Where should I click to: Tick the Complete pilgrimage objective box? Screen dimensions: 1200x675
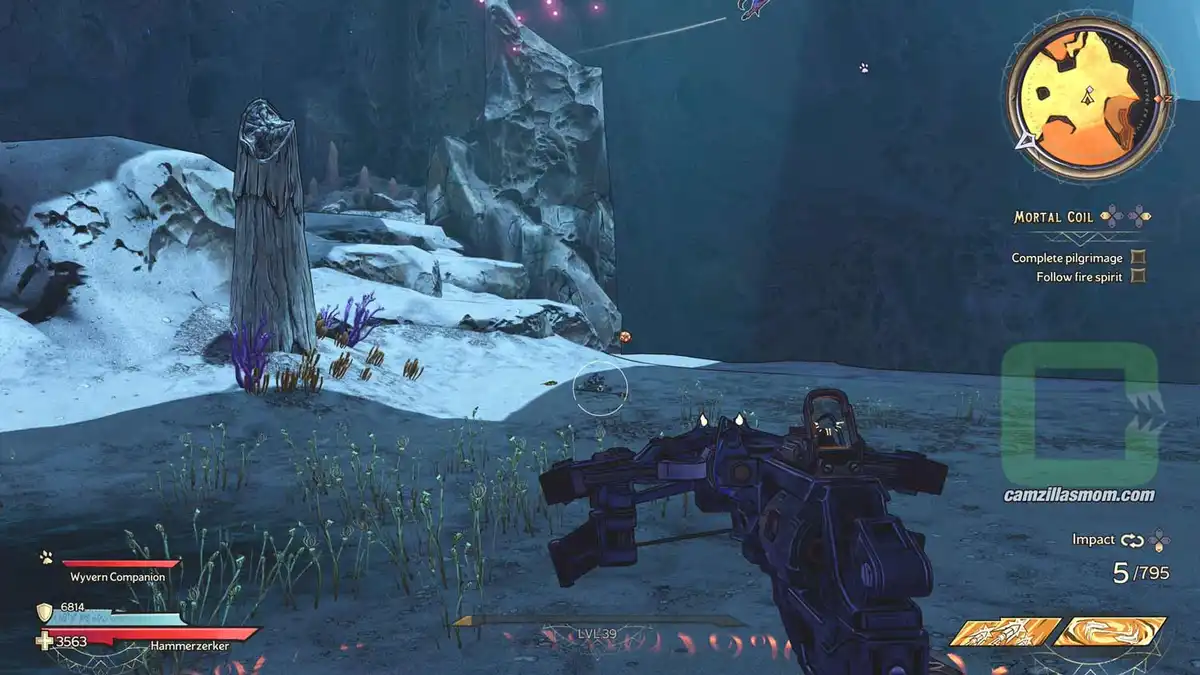click(1137, 258)
